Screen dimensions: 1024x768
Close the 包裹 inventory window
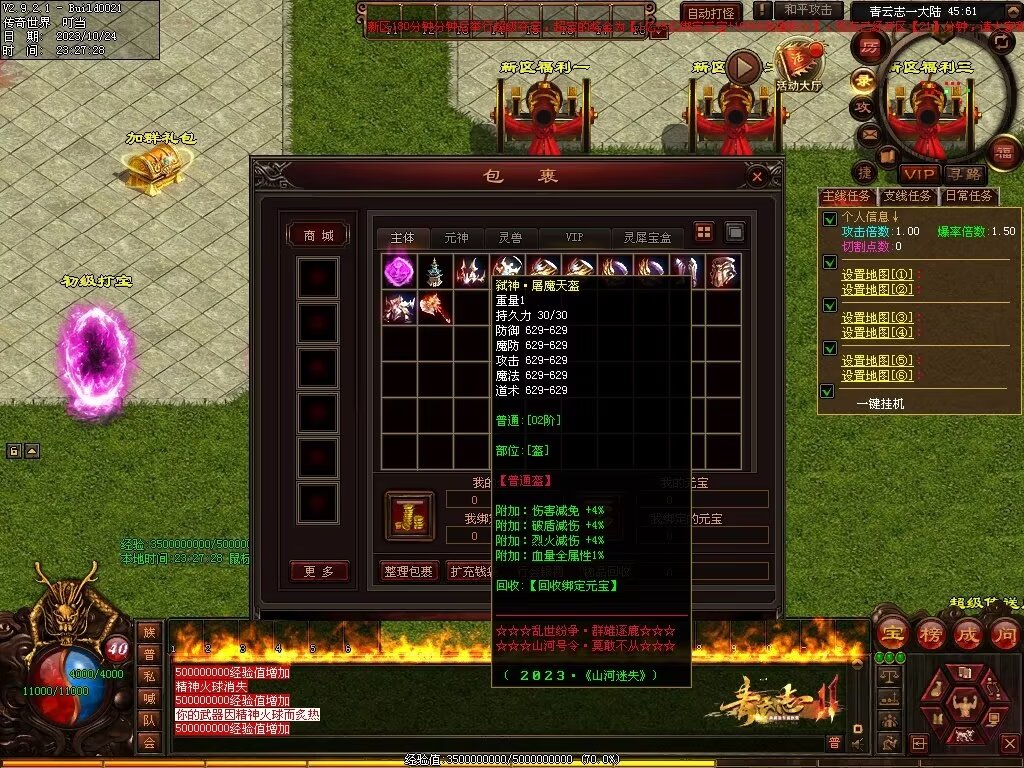coord(757,177)
